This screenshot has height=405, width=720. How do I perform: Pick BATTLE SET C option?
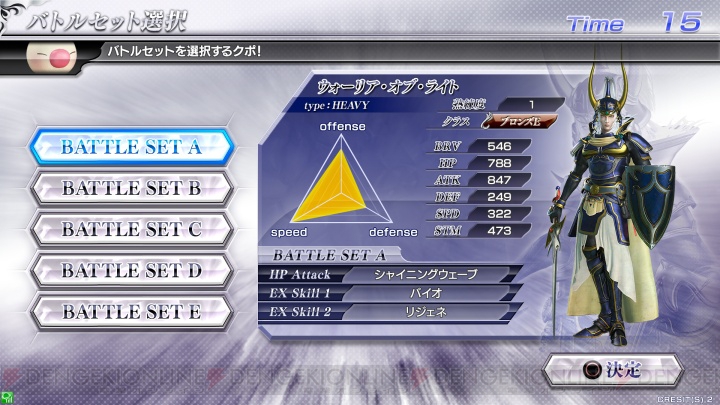pos(131,229)
